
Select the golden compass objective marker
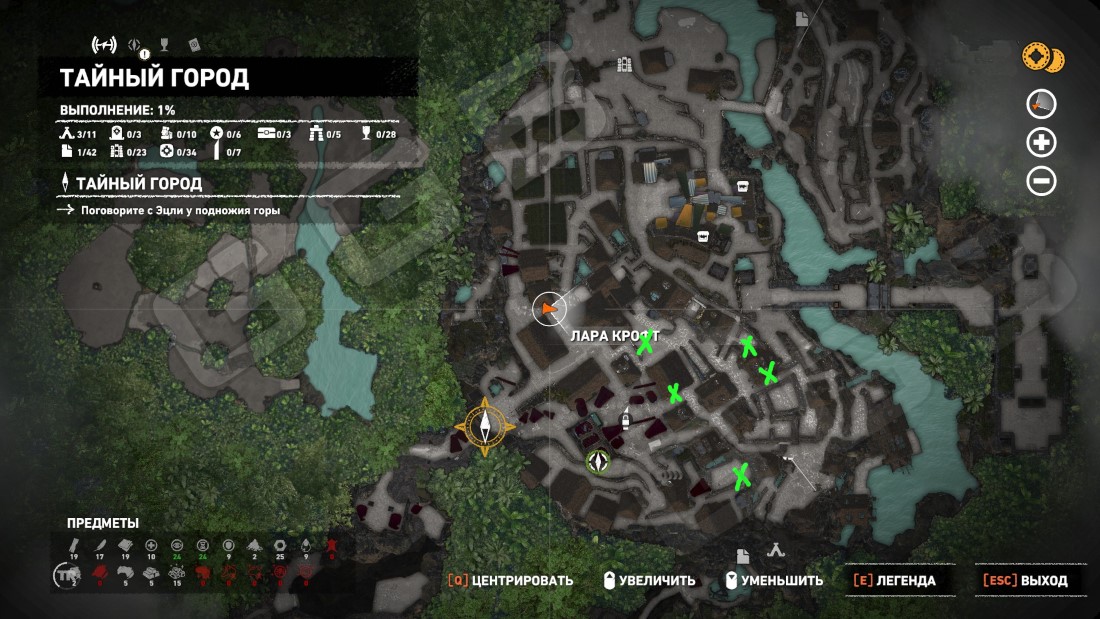pos(486,427)
